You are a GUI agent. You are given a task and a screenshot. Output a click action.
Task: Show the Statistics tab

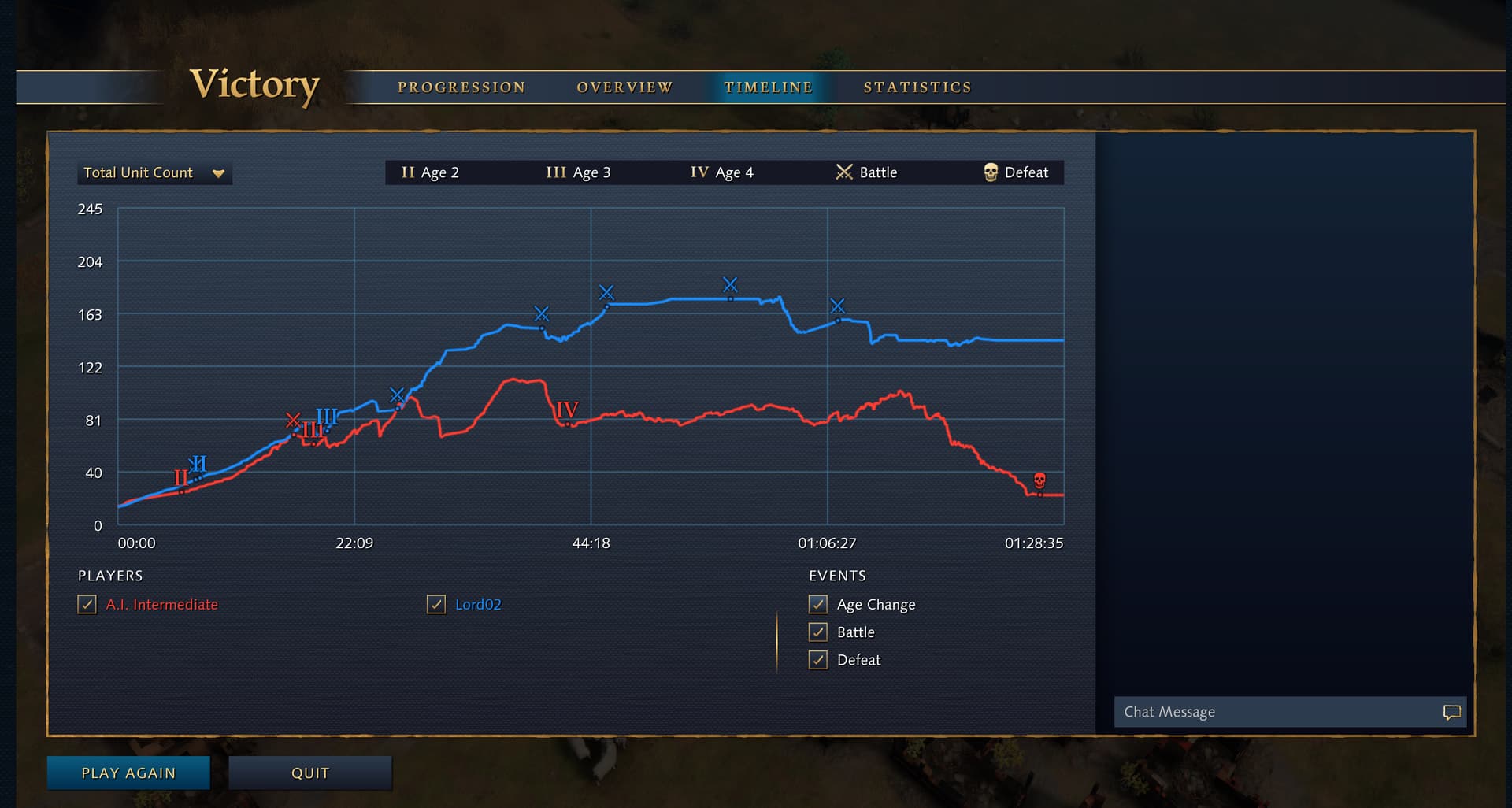917,87
